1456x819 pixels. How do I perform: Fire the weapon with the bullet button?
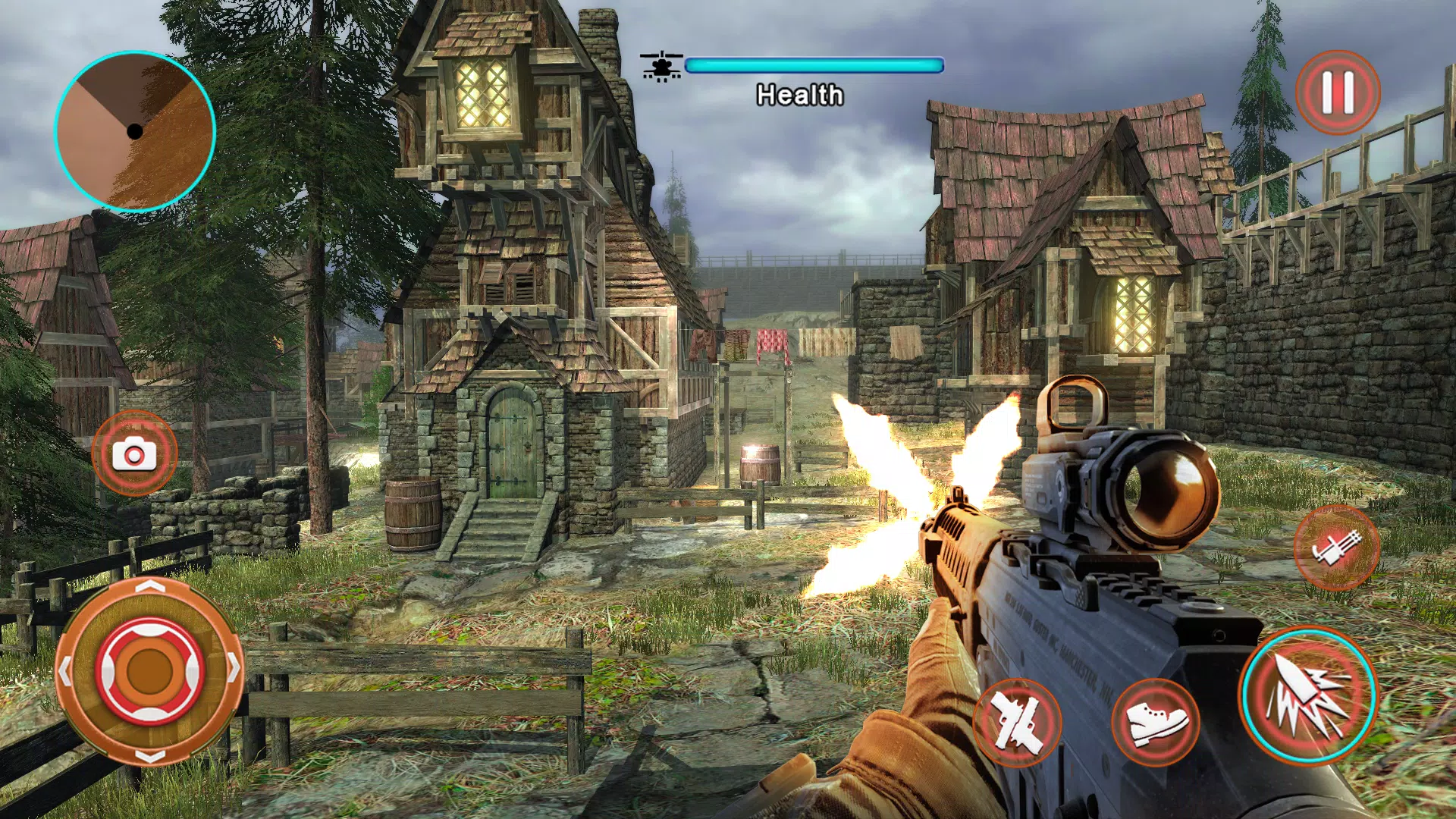[1307, 695]
